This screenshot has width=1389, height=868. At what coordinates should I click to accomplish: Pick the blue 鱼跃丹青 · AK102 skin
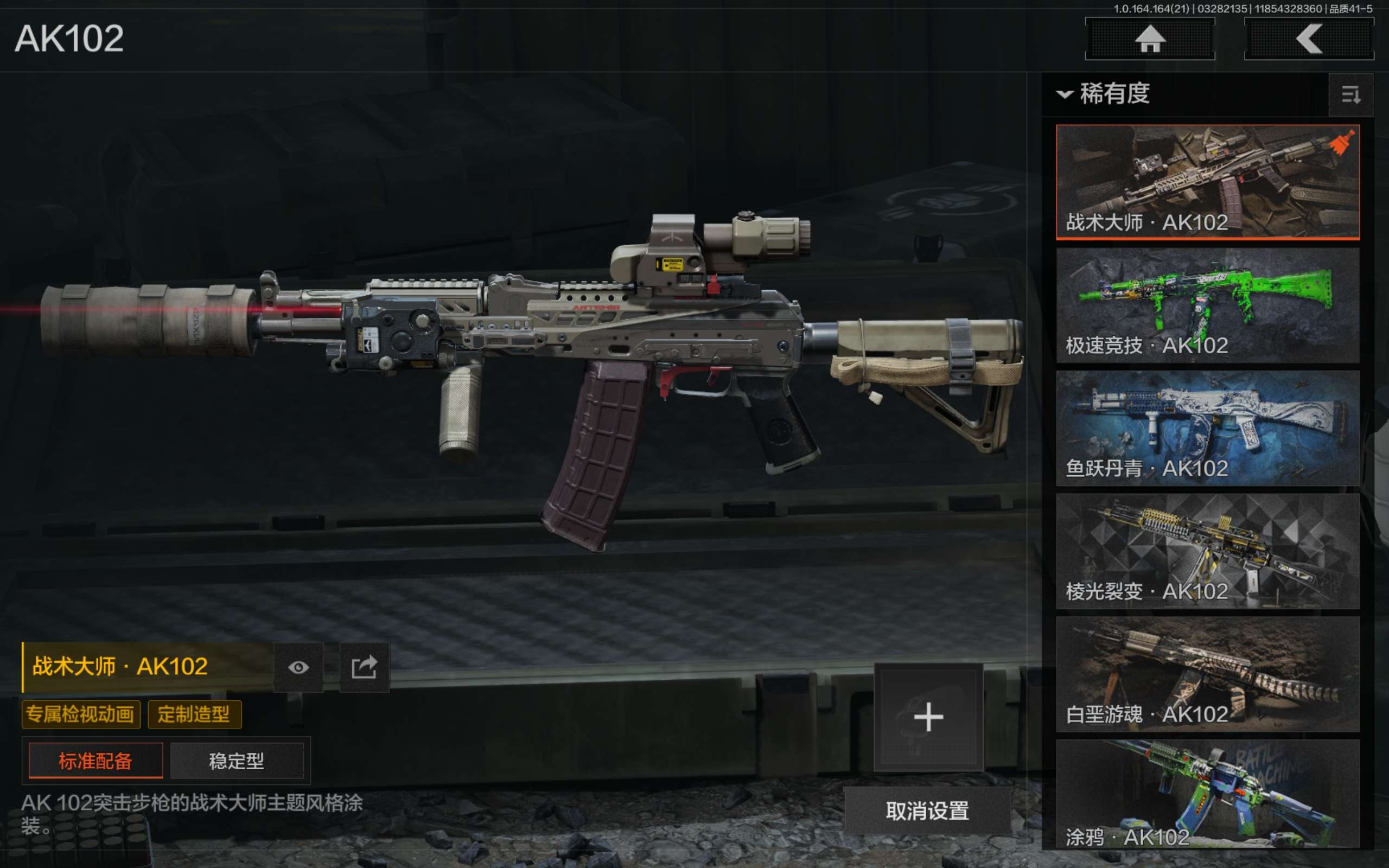[x=1207, y=427]
